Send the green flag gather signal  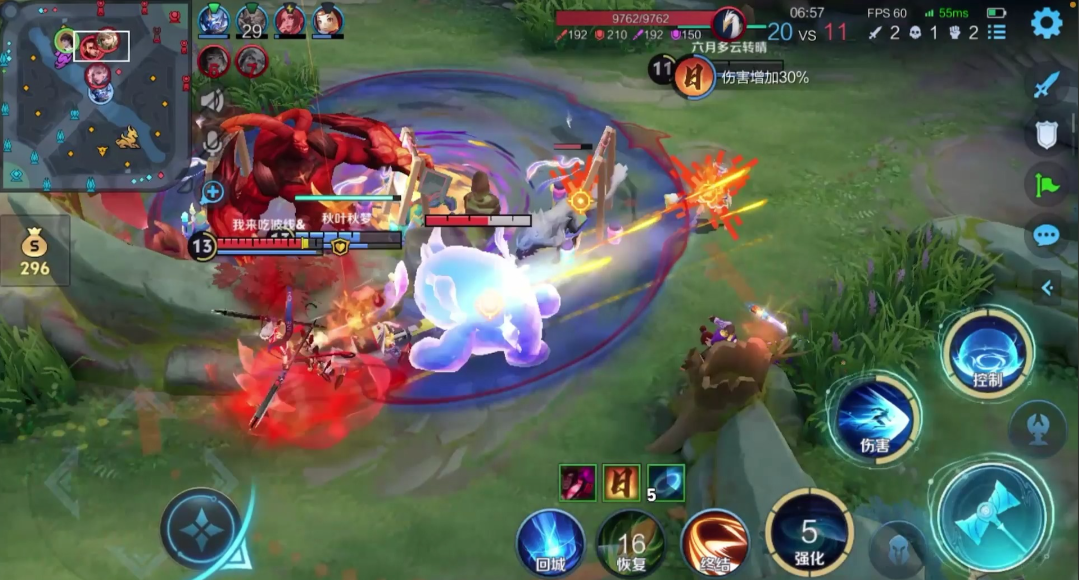coord(1045,184)
